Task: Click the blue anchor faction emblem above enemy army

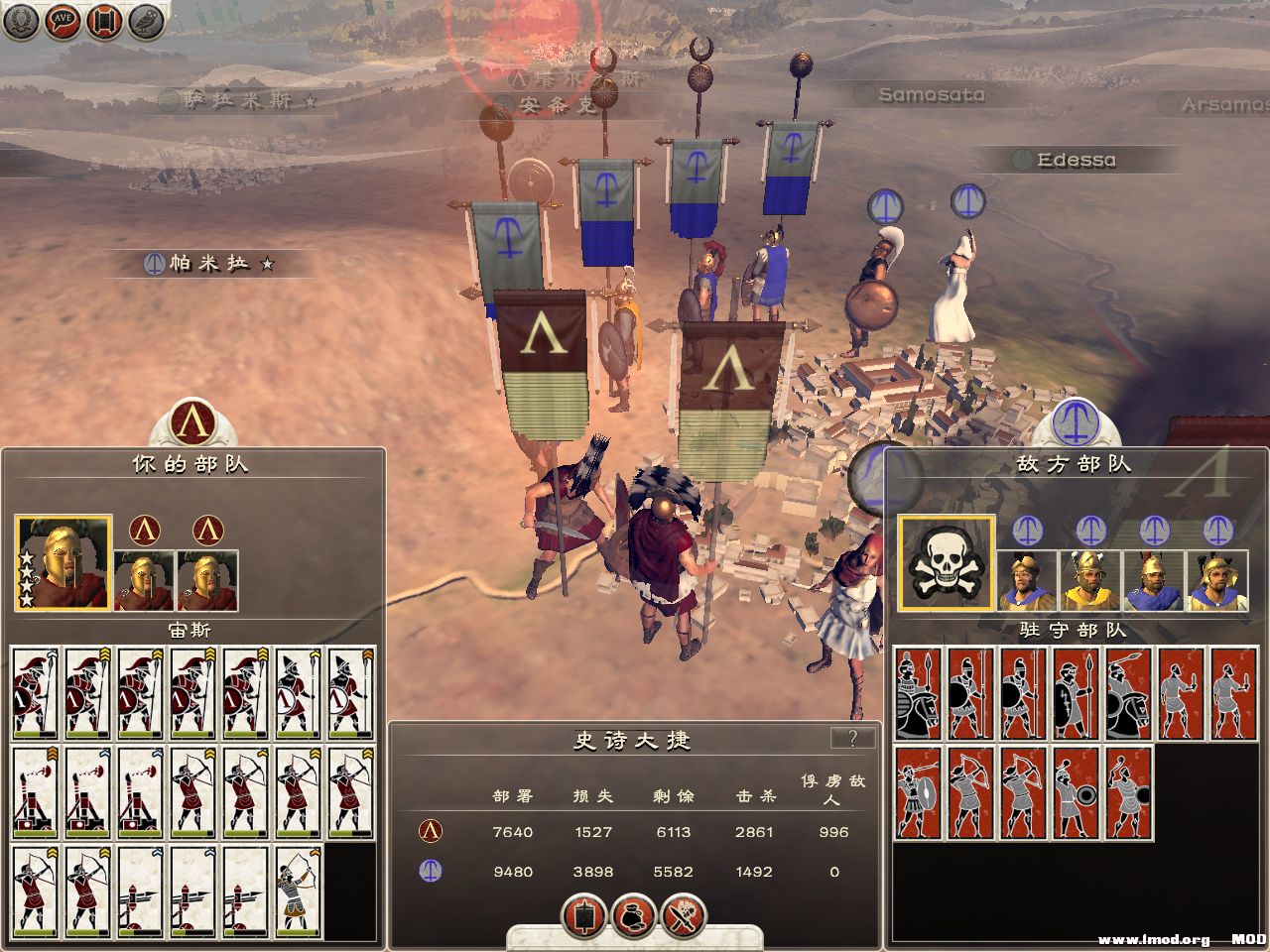Action: tap(1076, 423)
